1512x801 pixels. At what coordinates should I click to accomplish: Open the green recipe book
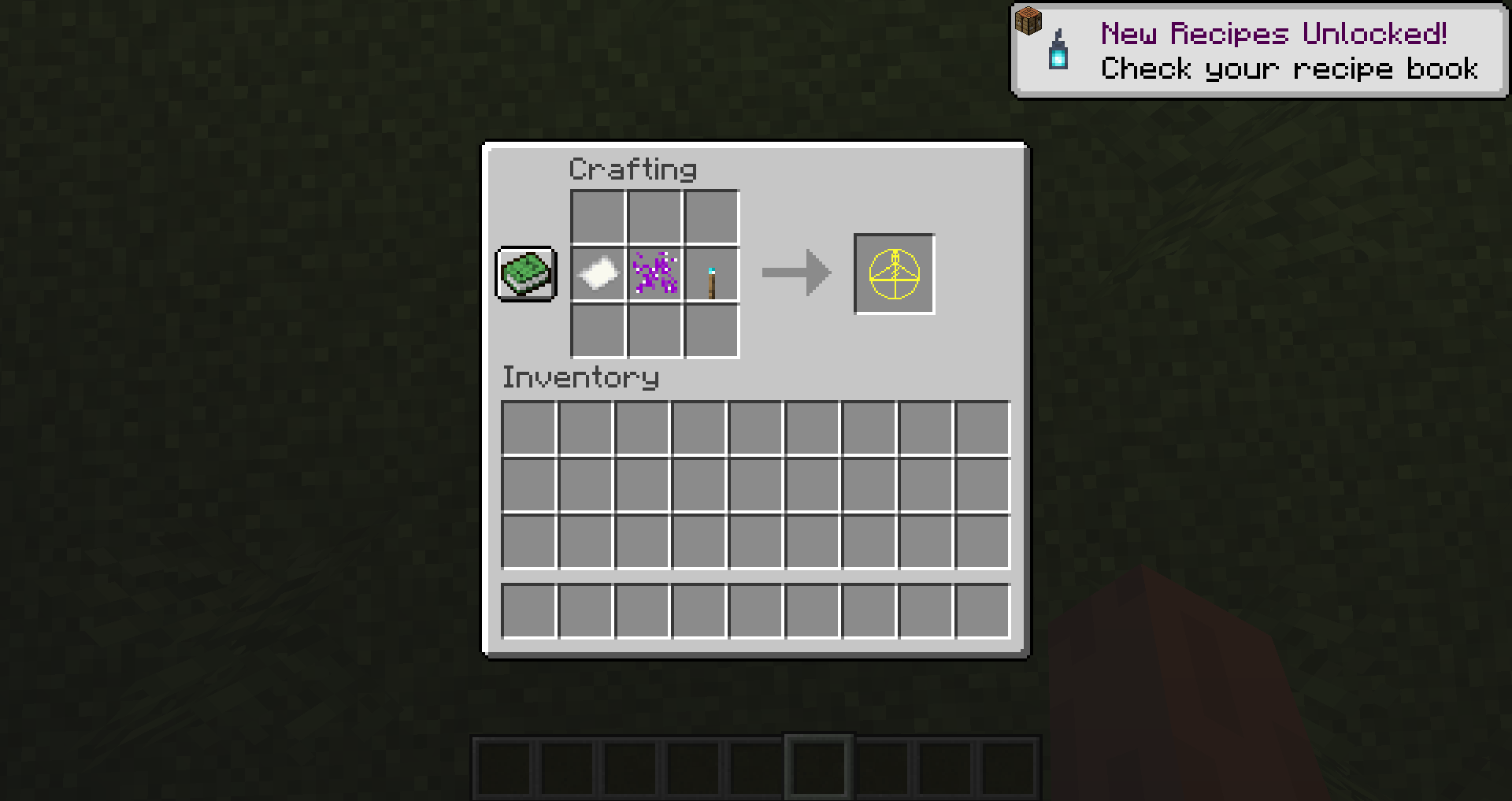click(x=525, y=274)
